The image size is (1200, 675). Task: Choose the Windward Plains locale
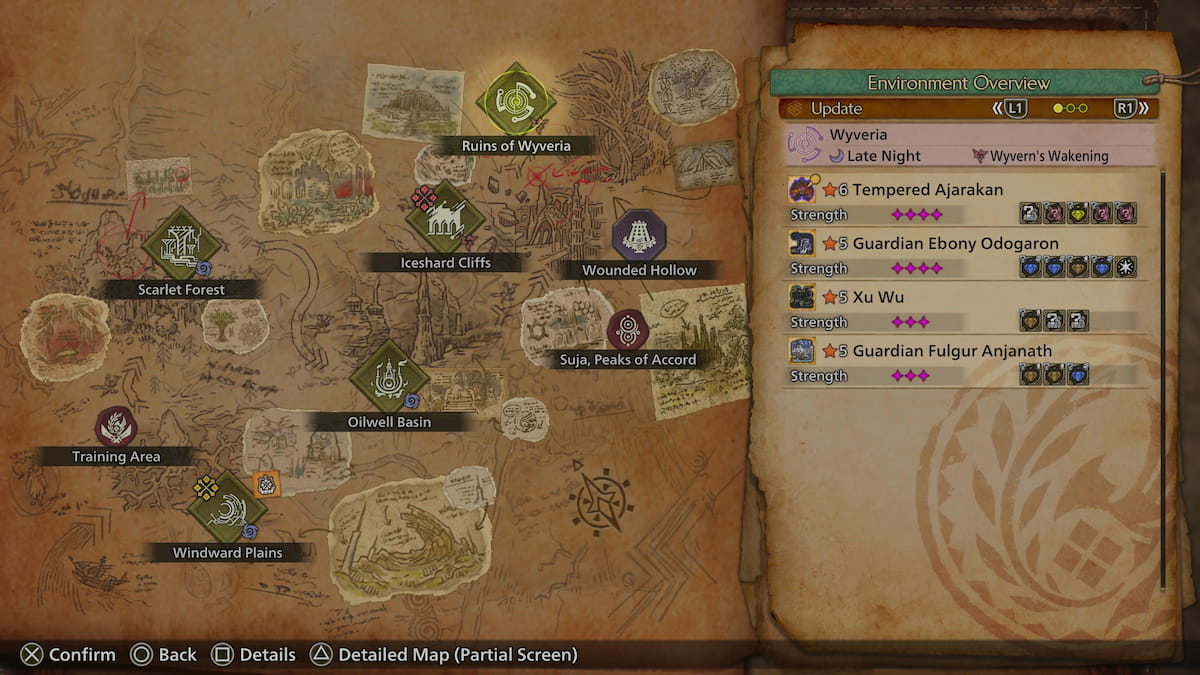[227, 508]
